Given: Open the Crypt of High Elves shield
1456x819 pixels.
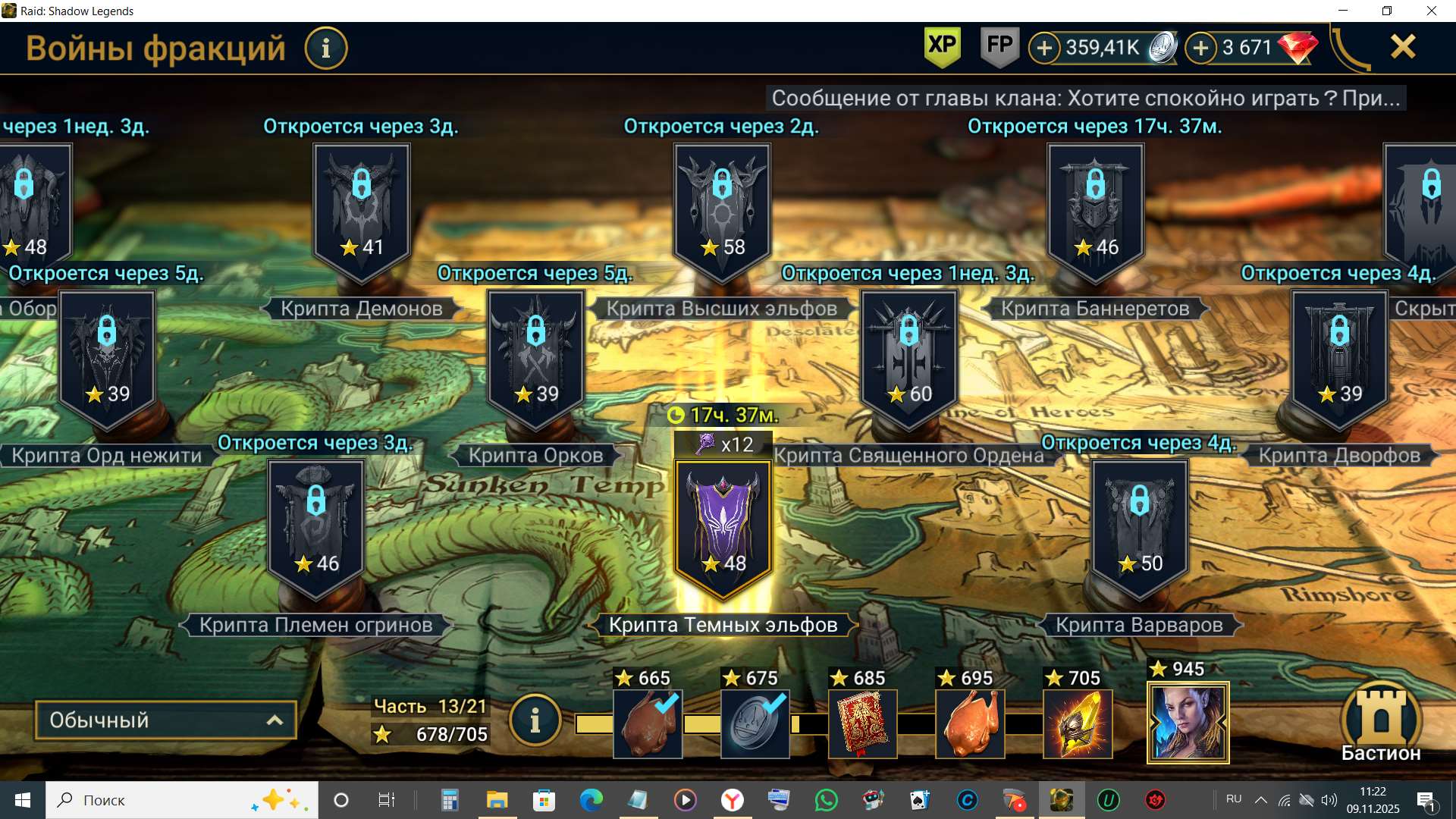Looking at the screenshot, I should [x=720, y=205].
